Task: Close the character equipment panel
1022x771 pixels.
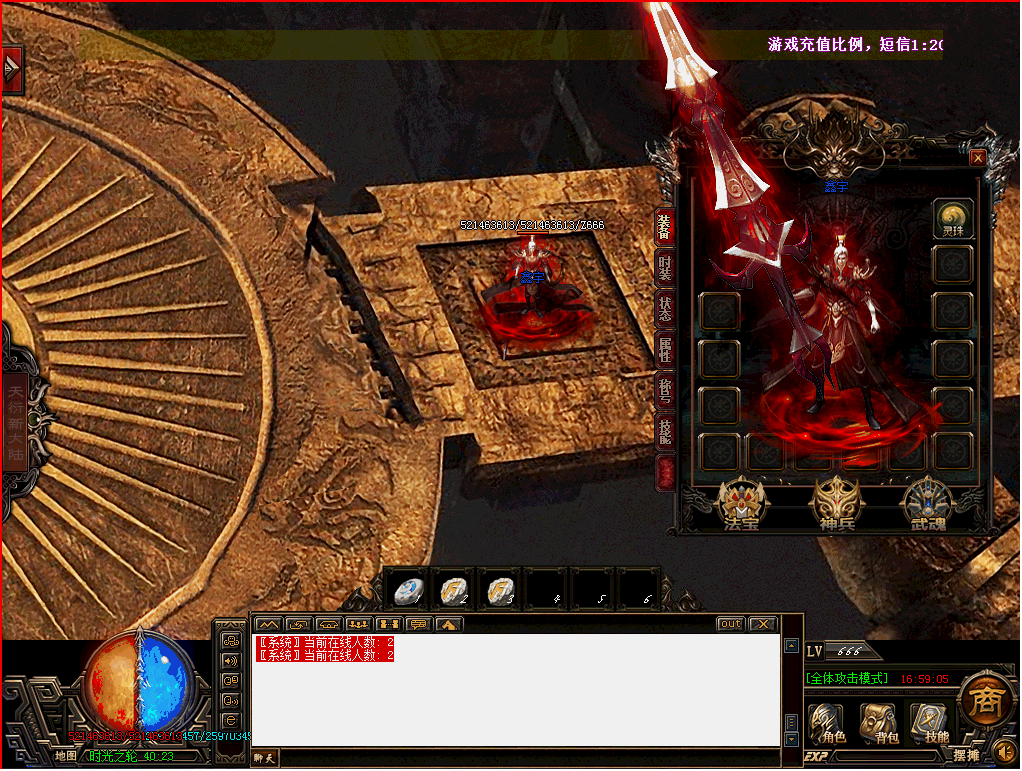Action: tap(978, 158)
